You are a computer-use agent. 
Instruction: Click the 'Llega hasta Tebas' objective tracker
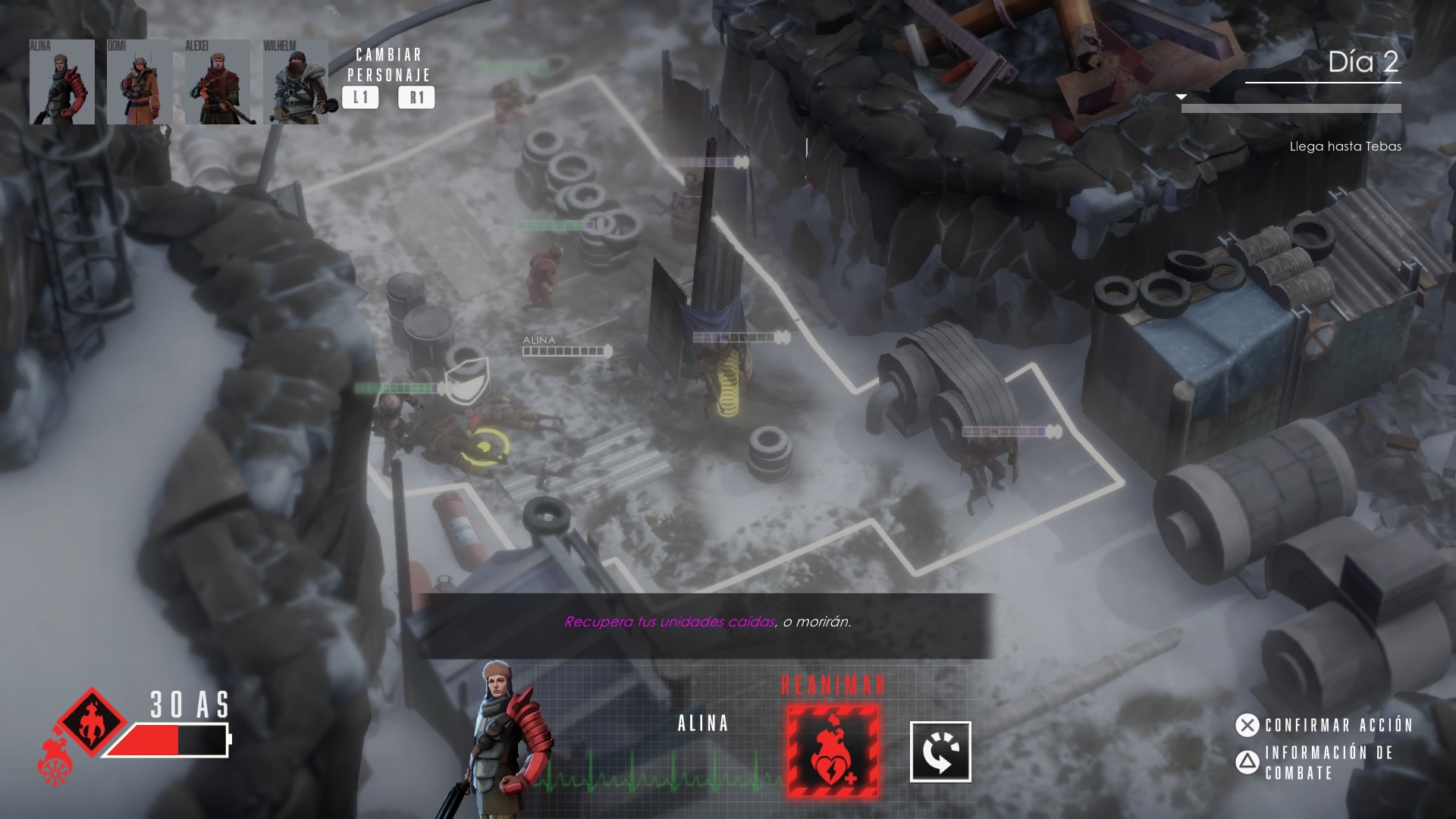pyautogui.click(x=1345, y=146)
